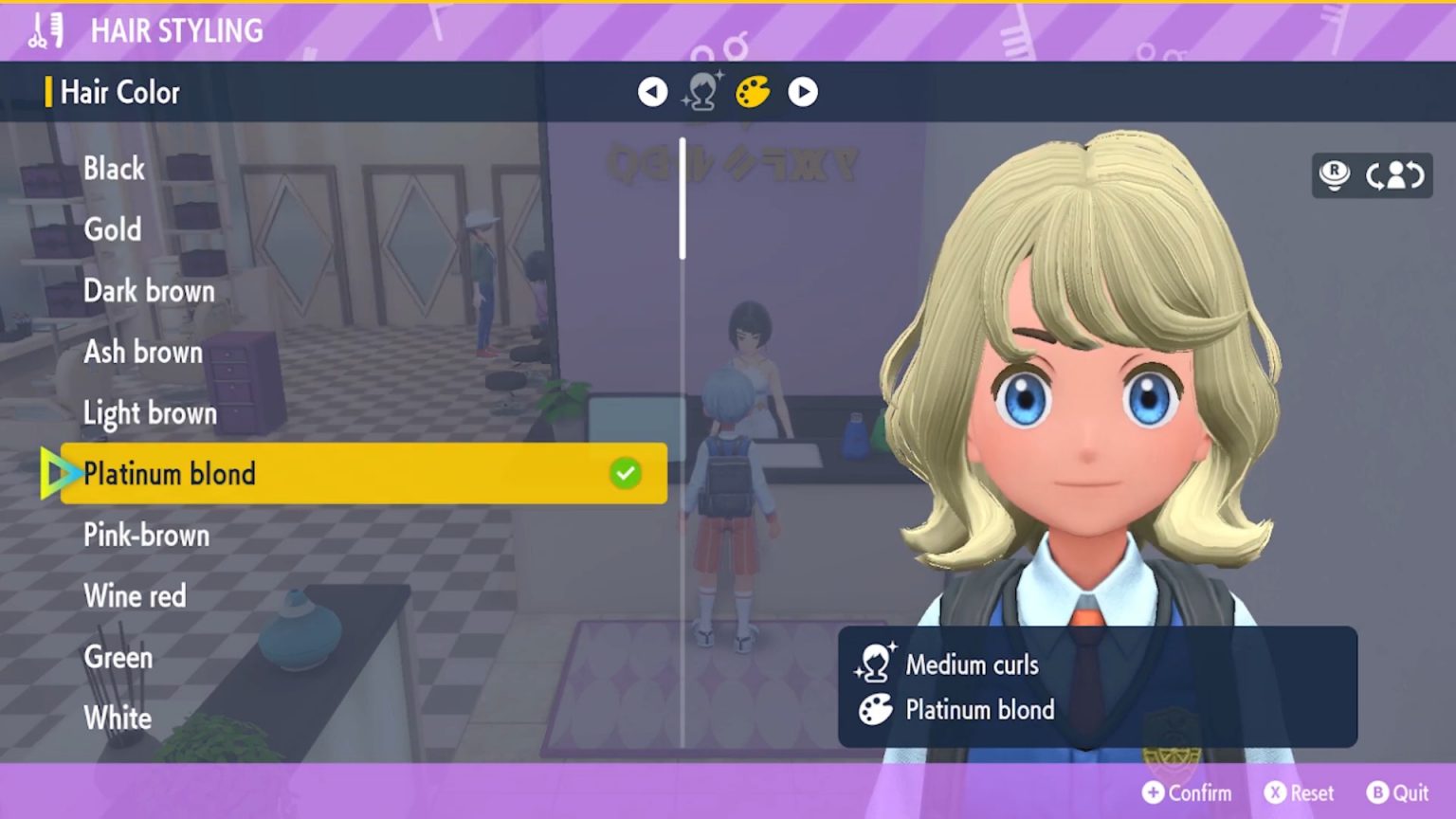1456x819 pixels.
Task: Choose Light brown hair color
Action: pos(150,413)
